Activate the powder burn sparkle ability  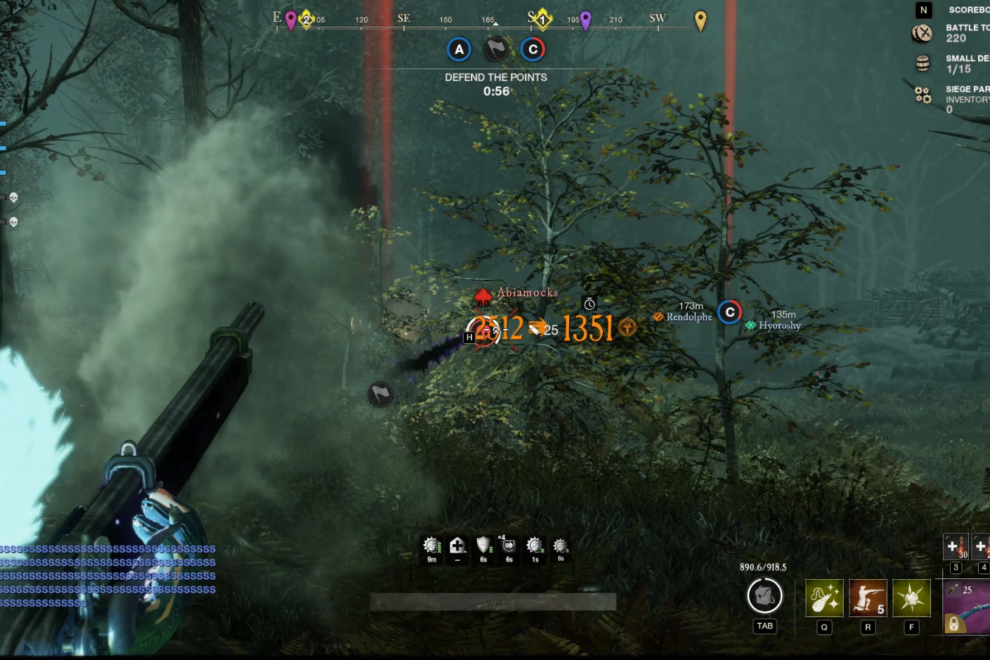point(824,598)
